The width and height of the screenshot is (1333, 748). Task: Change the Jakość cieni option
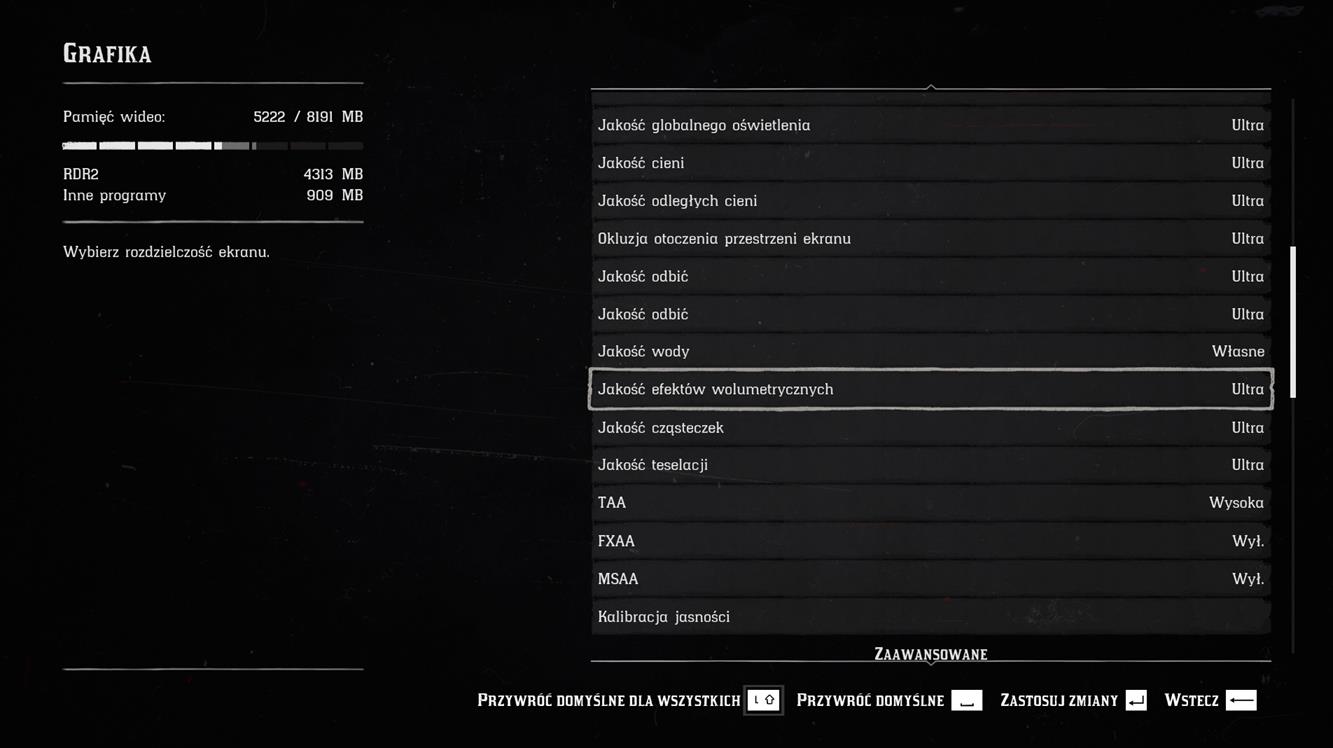pyautogui.click(x=930, y=163)
